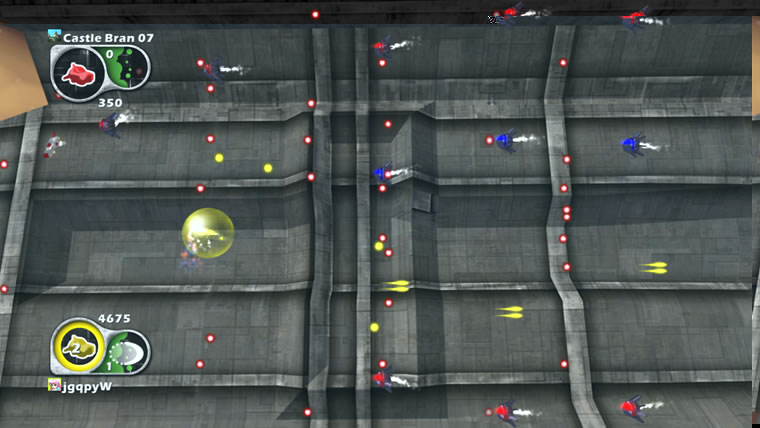
Task: Click the yellow tank lives icon
Action: coord(76,348)
